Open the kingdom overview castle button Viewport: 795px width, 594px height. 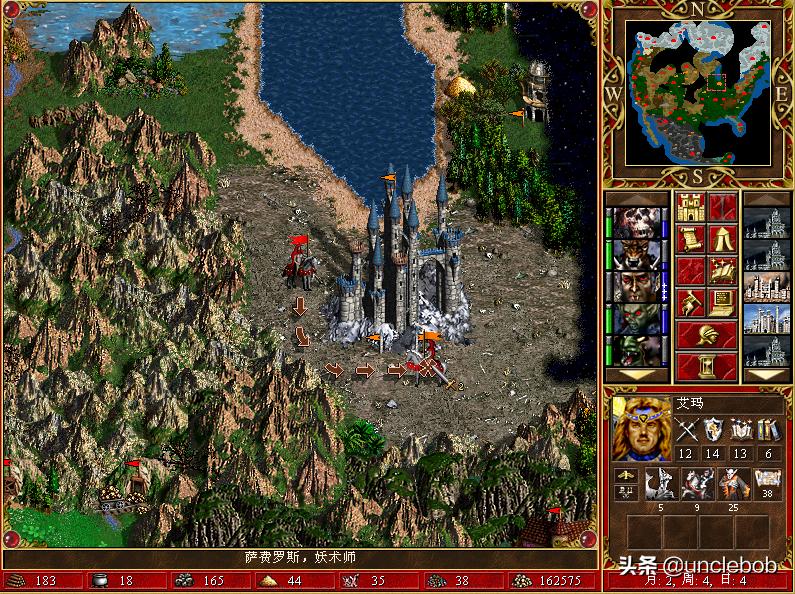691,208
